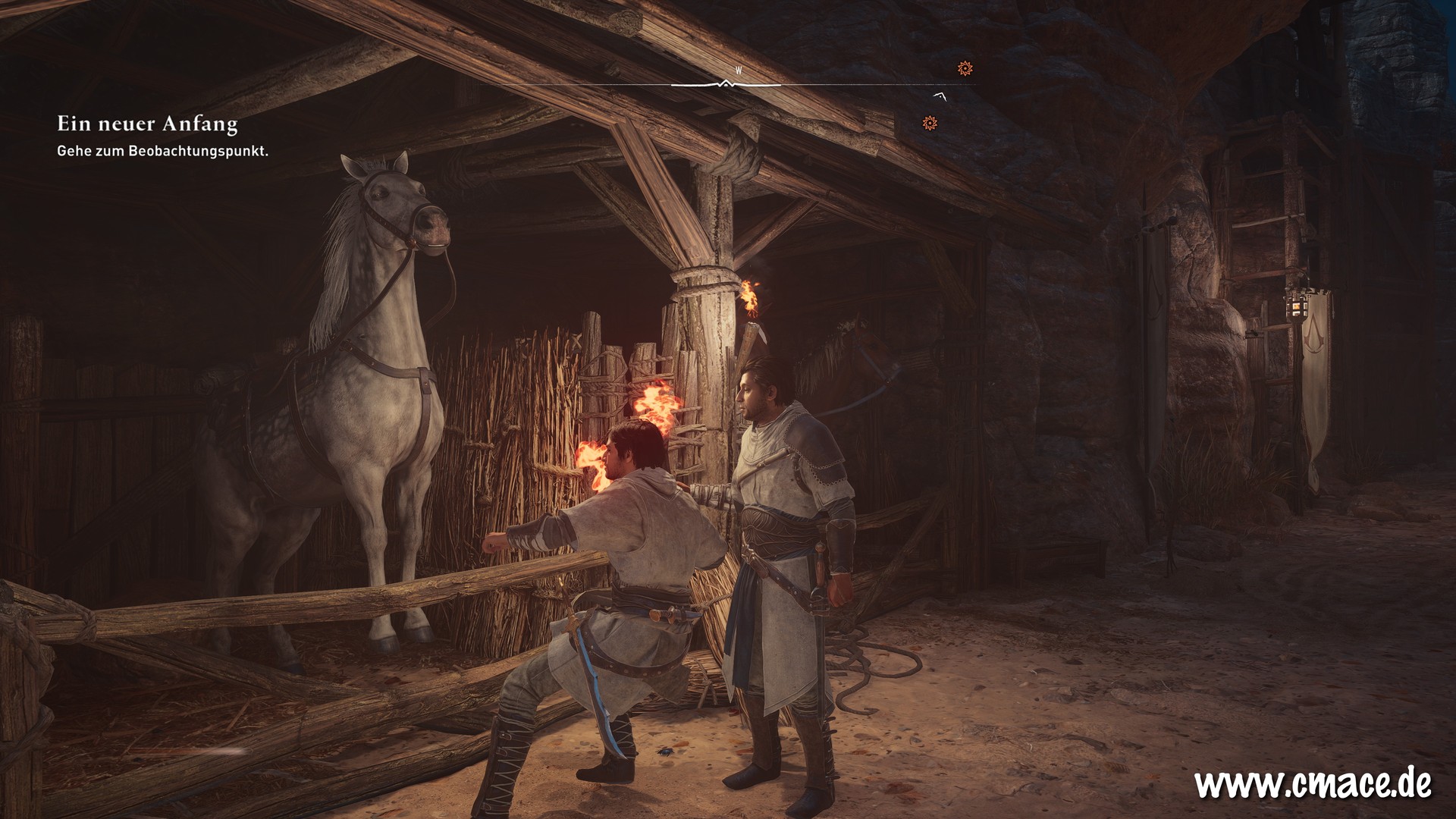1456x819 pixels.
Task: Select the orange quest marker below the compass line
Action: coord(930,123)
